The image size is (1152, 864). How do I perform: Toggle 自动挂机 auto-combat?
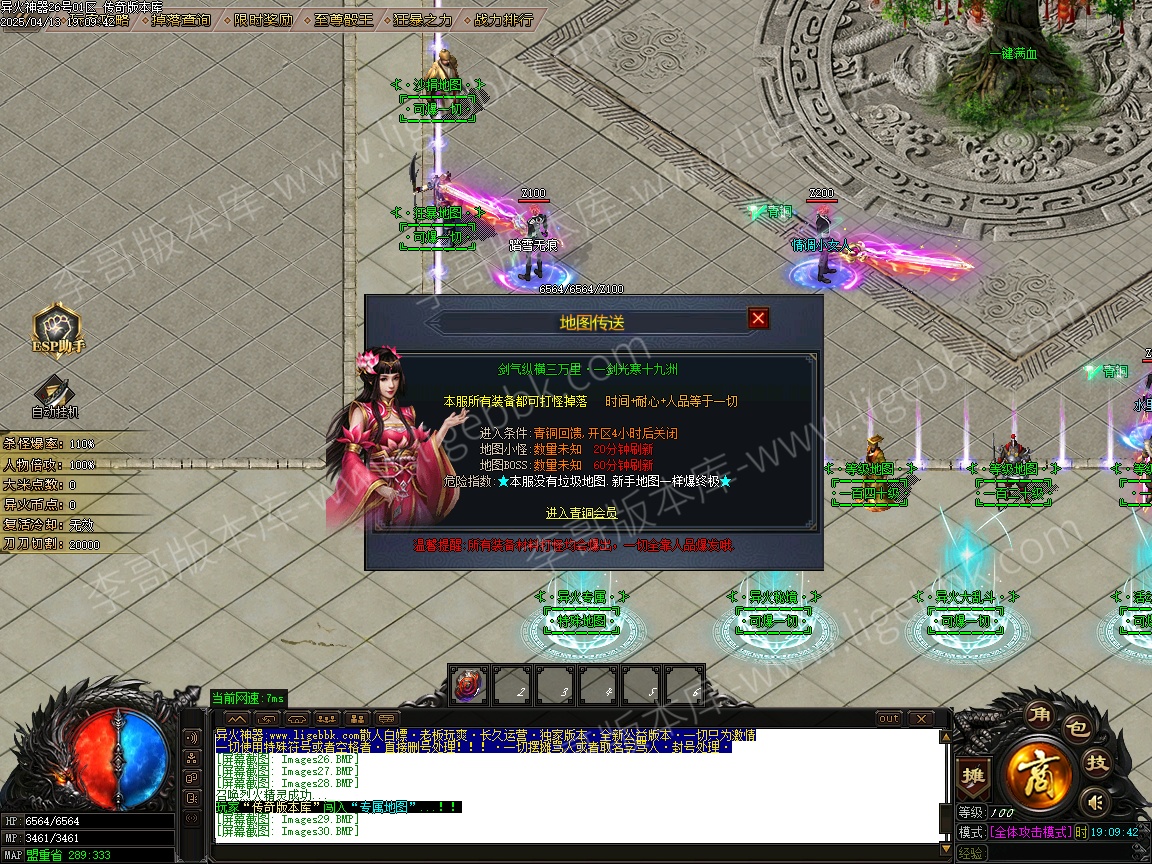point(55,393)
